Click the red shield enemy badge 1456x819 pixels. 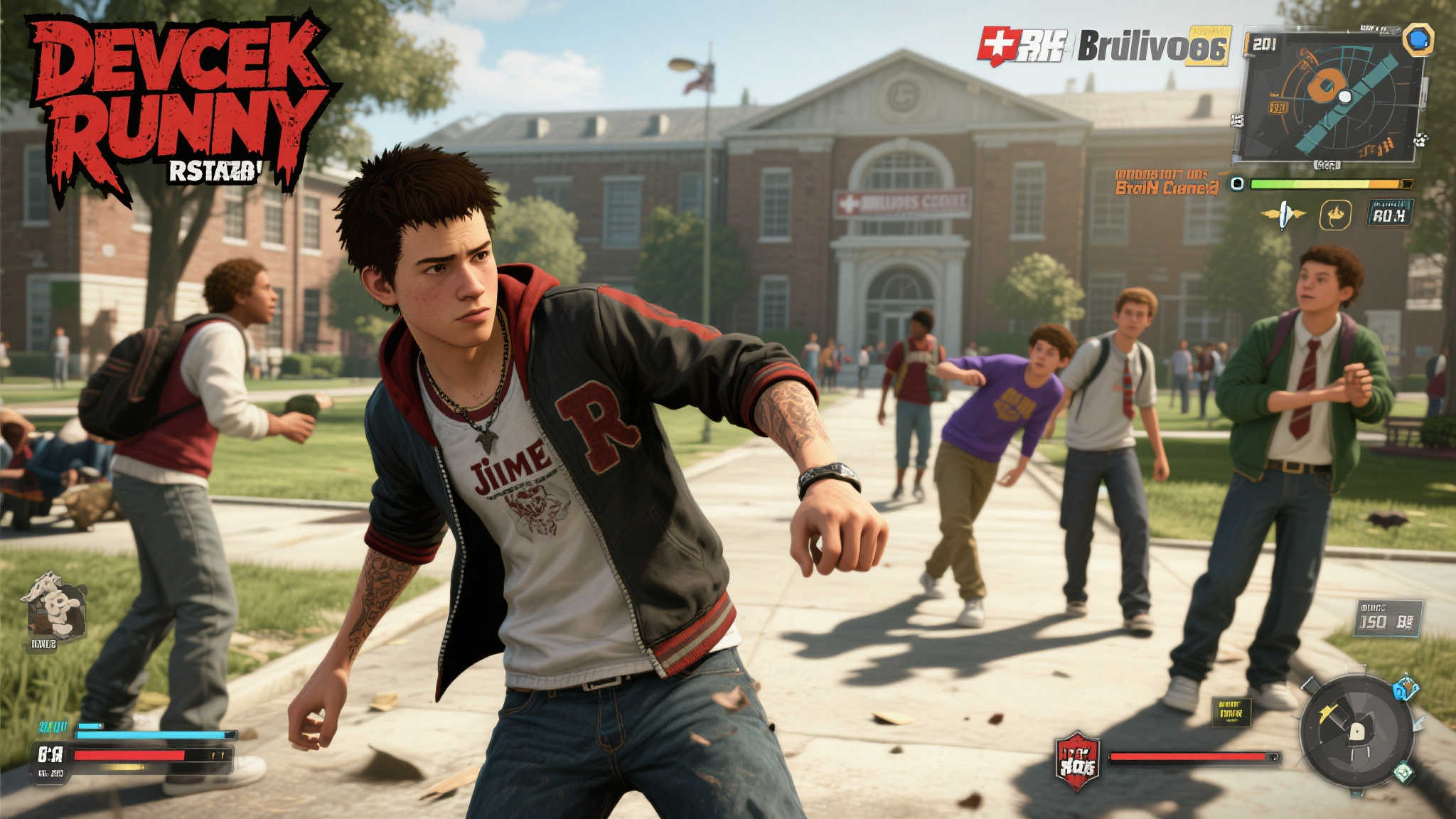pos(1078,760)
